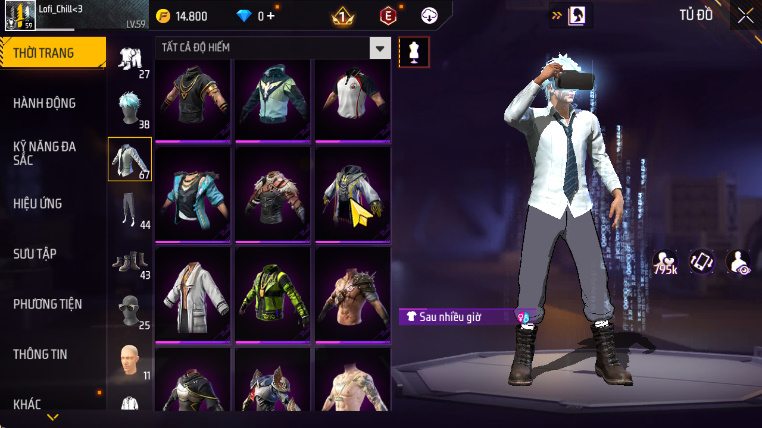Image resolution: width=762 pixels, height=428 pixels.
Task: Expand the TẤT CẢ ĐỘ HIẾM rarity dropdown
Action: pos(379,47)
